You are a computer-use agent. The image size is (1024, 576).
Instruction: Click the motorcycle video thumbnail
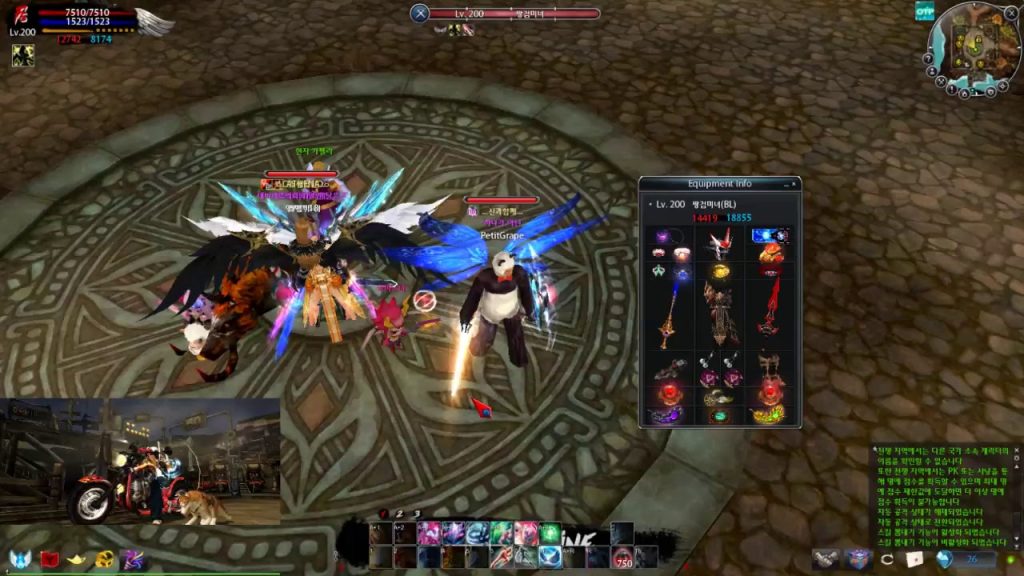point(140,461)
